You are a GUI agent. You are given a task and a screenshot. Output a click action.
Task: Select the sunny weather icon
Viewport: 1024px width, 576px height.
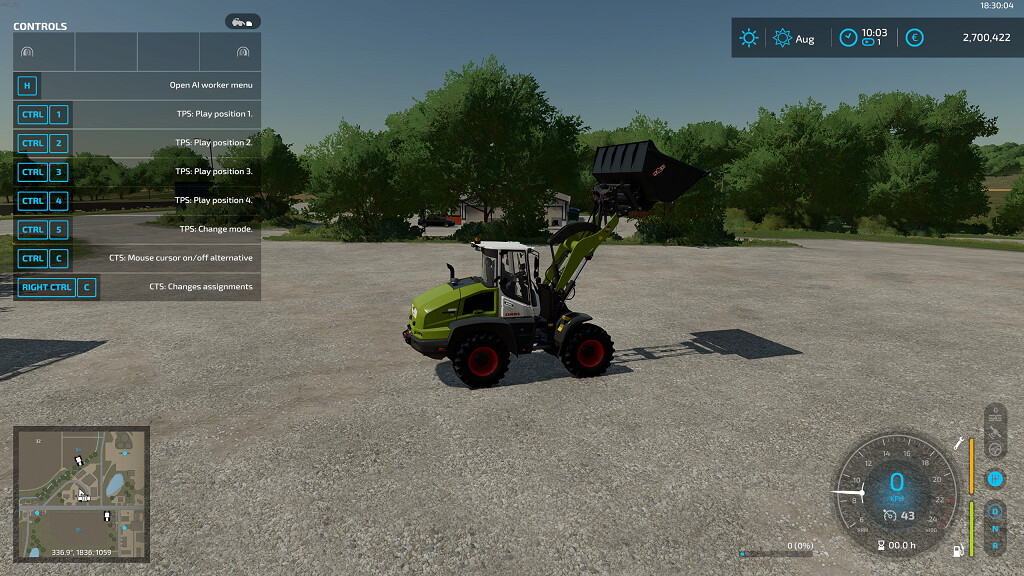[748, 38]
